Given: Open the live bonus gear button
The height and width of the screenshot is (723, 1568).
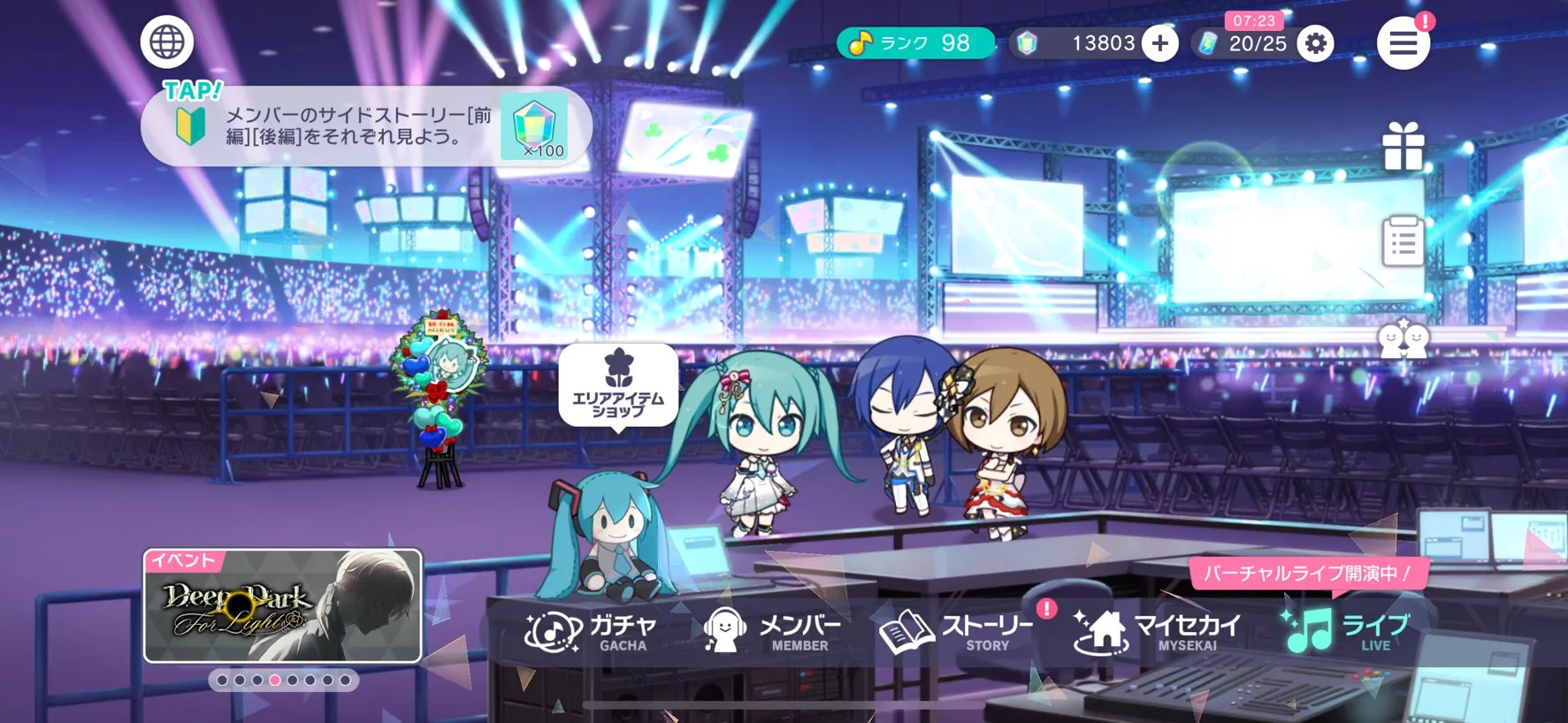Looking at the screenshot, I should point(1315,43).
